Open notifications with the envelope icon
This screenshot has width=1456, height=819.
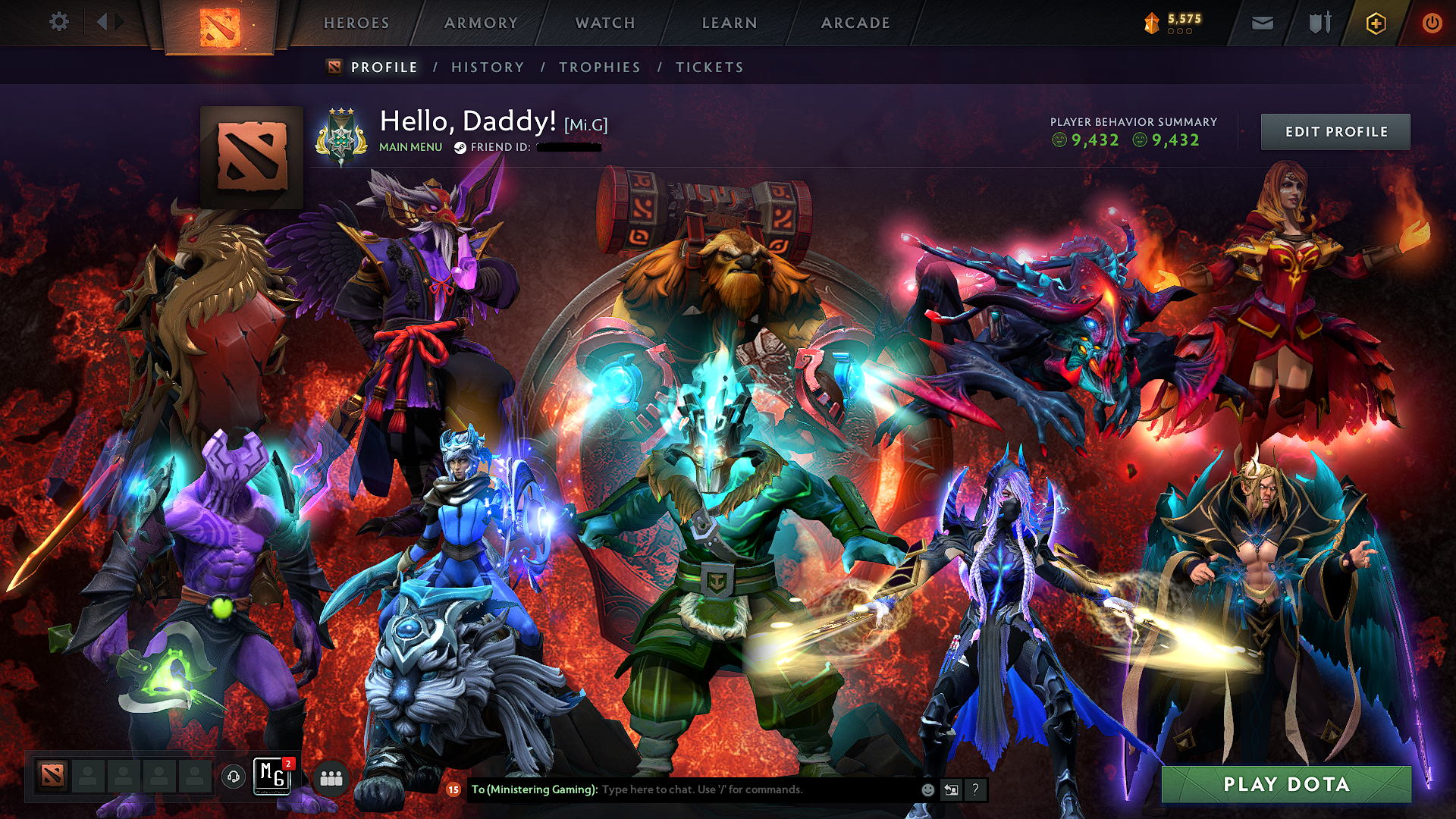[x=1262, y=23]
